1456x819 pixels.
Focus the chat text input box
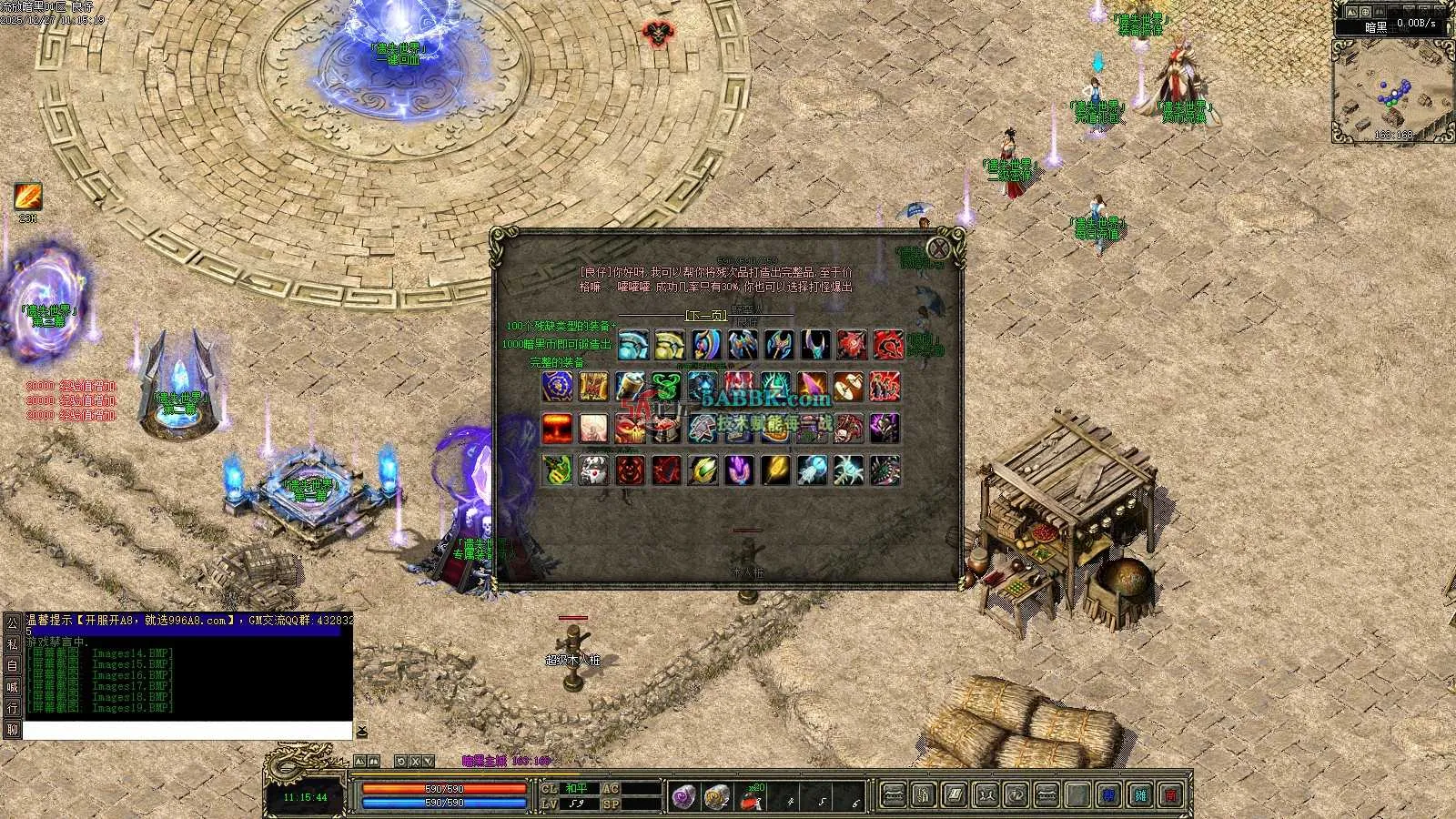(x=187, y=731)
